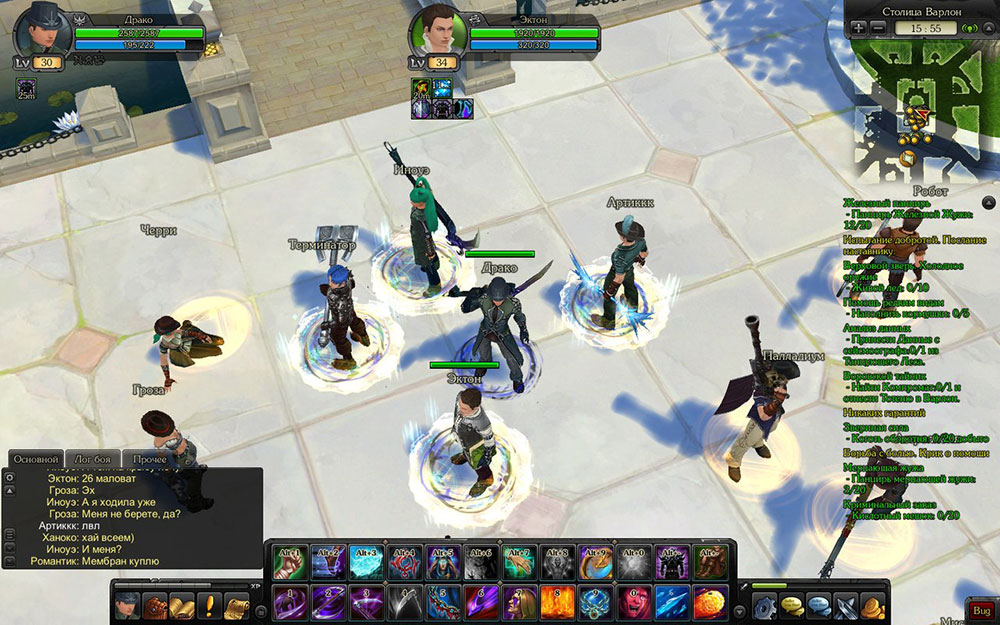
Task: Open the Bug report button
Action: coord(979,610)
